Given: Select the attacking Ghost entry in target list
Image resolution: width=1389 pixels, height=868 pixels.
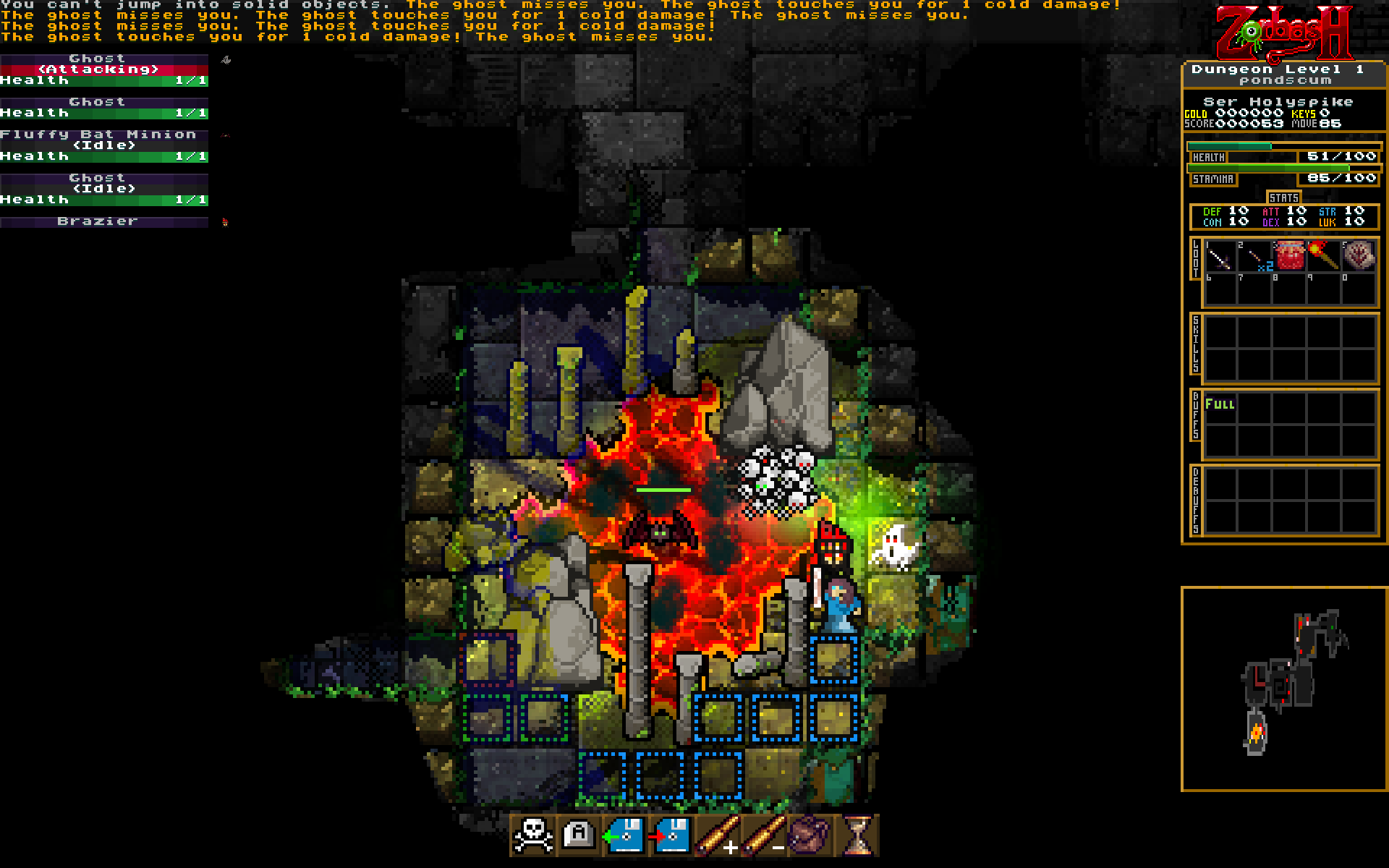Looking at the screenshot, I should coord(104,69).
